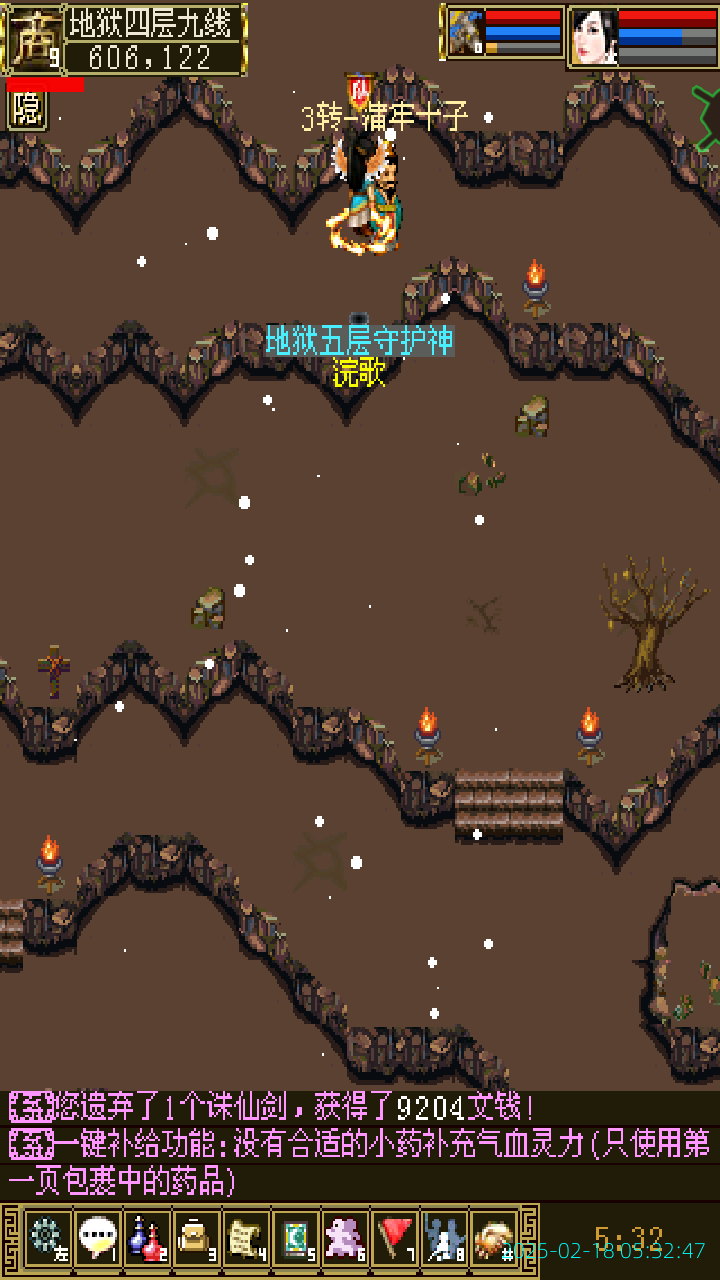This screenshot has height=1280, width=720.
Task: Click the system chat message log
Action: tap(360, 1145)
